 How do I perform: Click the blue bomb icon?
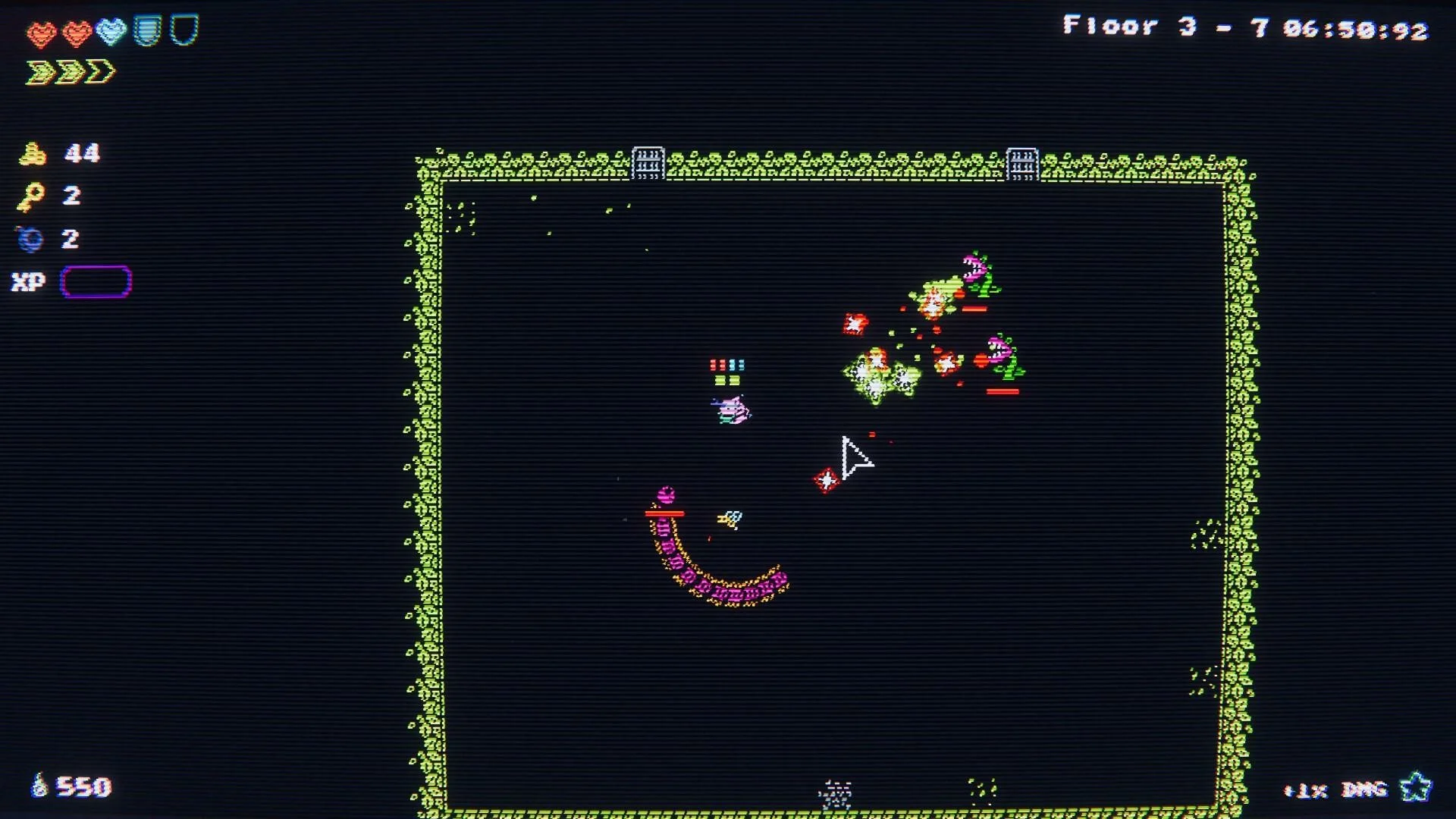click(x=30, y=240)
